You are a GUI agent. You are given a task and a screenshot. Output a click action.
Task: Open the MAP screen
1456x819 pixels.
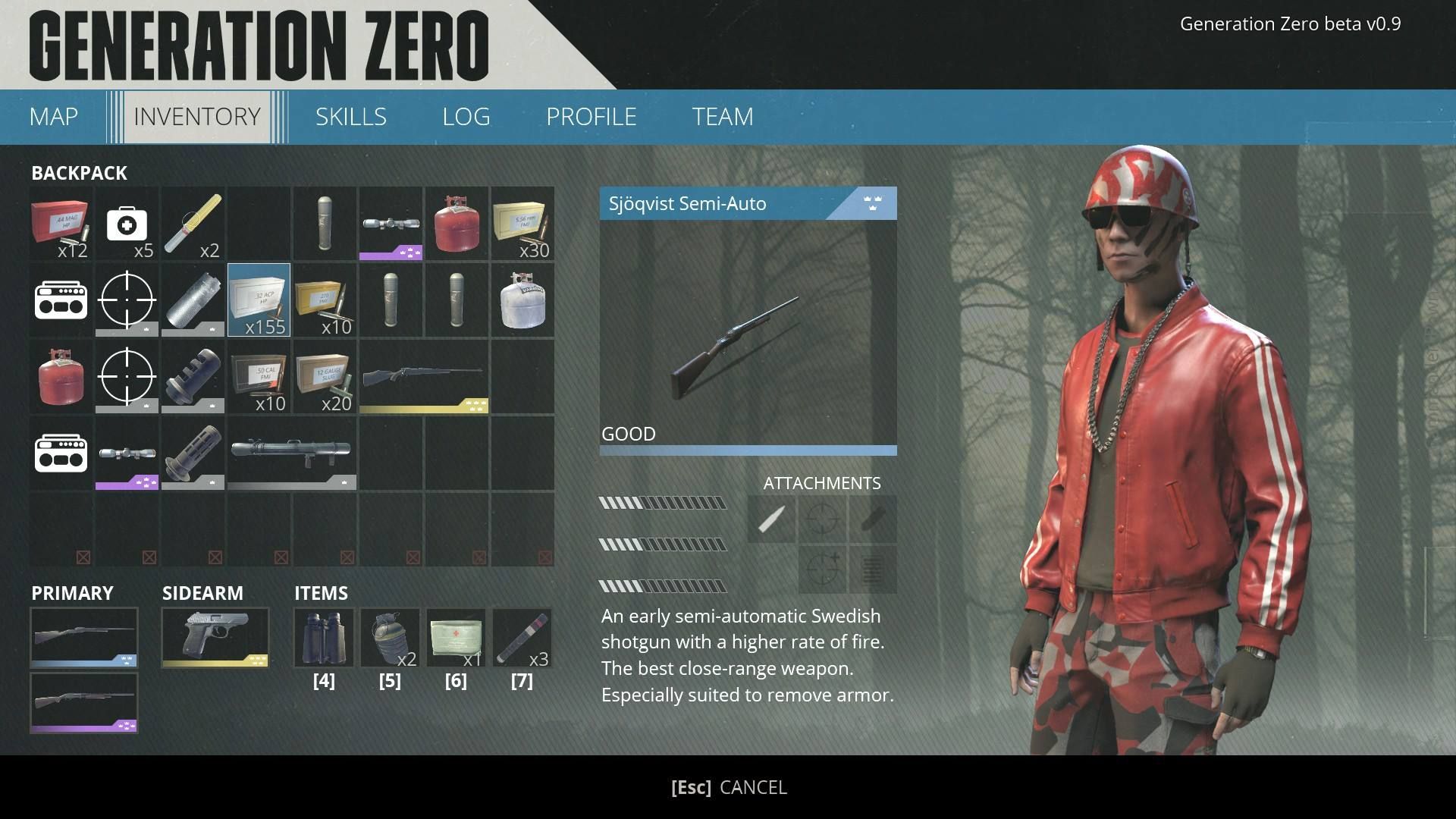click(x=52, y=116)
